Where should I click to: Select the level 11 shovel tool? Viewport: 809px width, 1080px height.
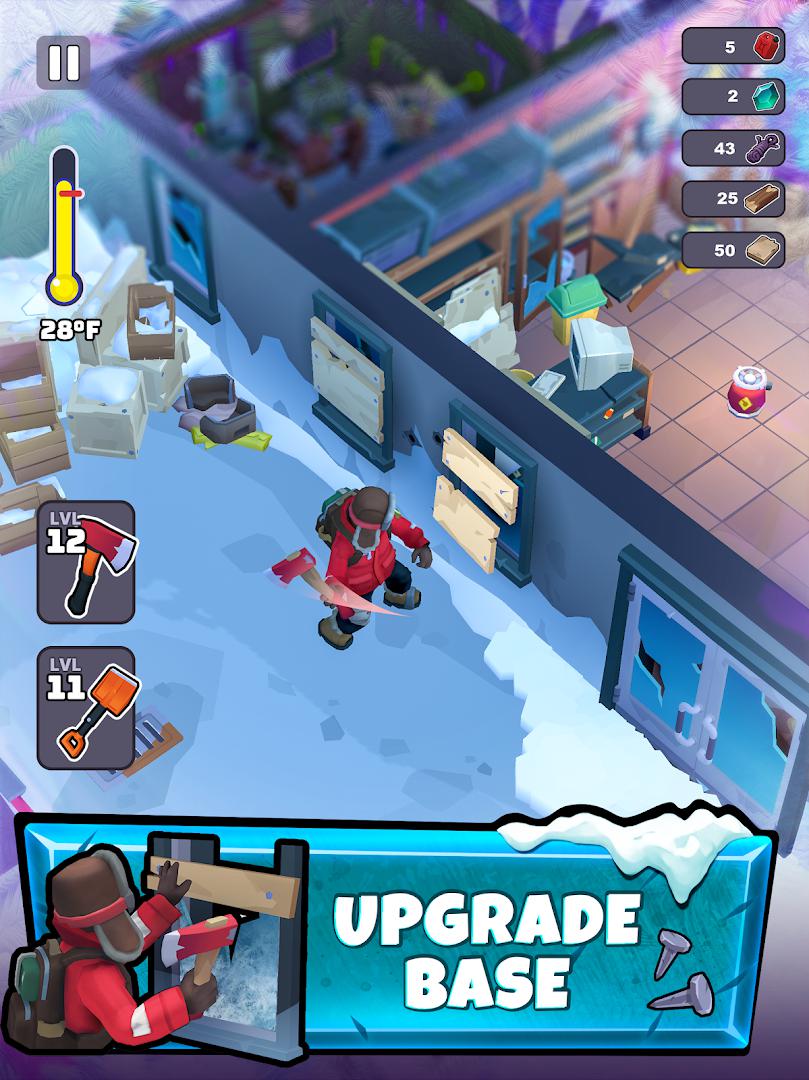coord(86,708)
